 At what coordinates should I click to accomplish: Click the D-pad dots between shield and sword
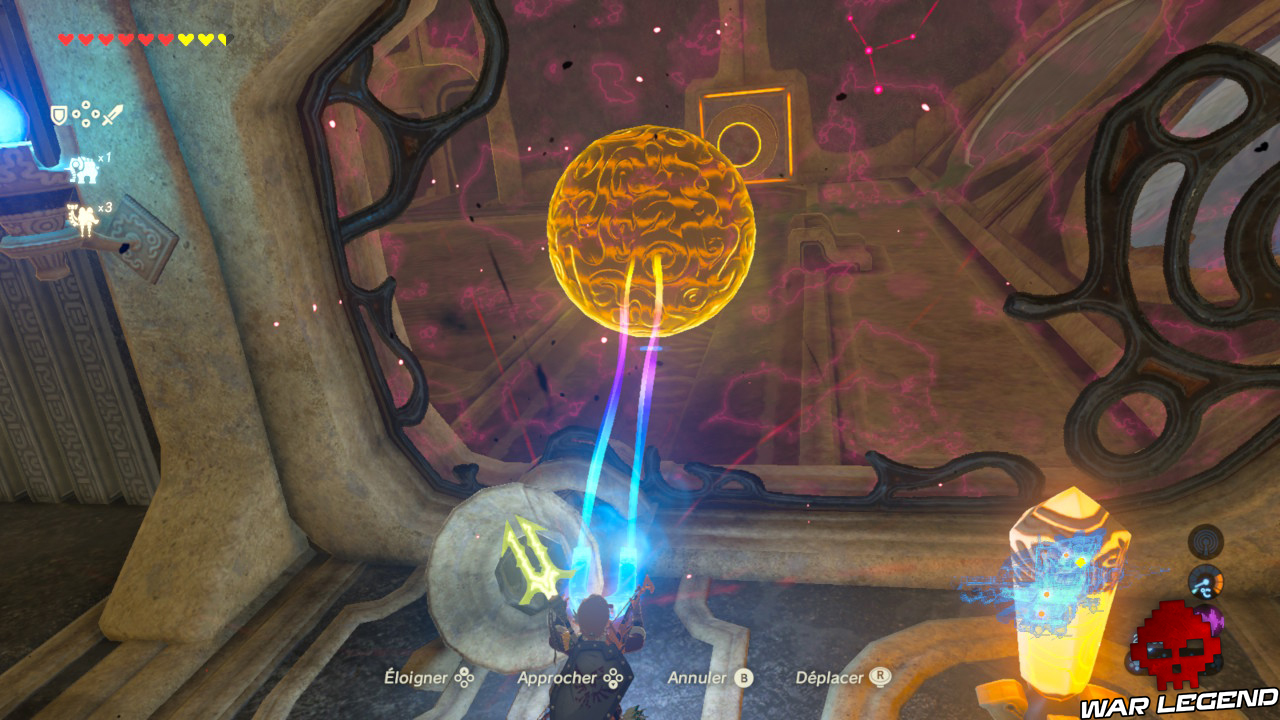(x=85, y=114)
